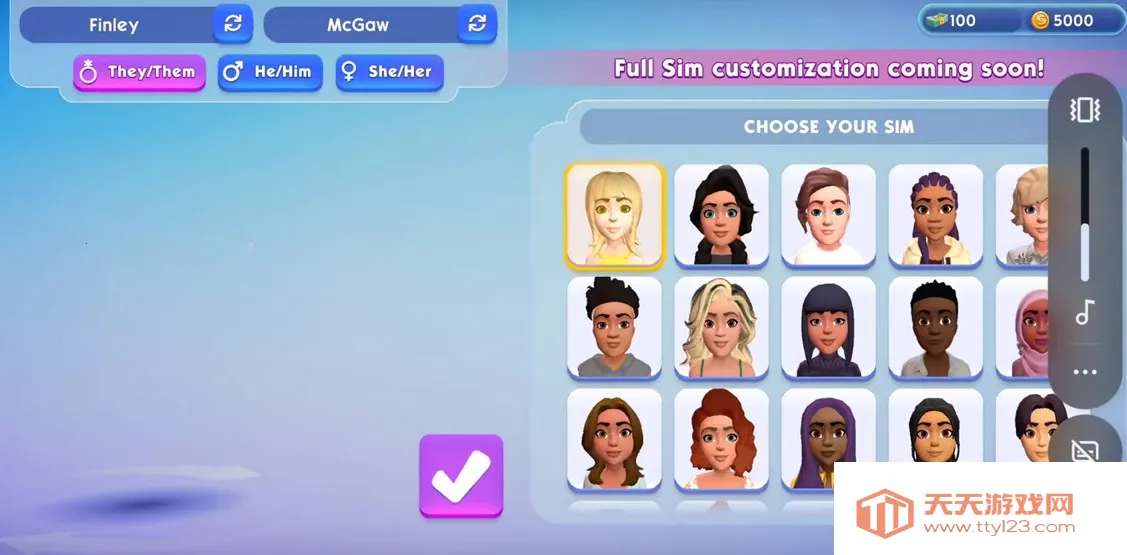The width and height of the screenshot is (1127, 555).
Task: Open the three-dot volume options
Action: tap(1085, 372)
